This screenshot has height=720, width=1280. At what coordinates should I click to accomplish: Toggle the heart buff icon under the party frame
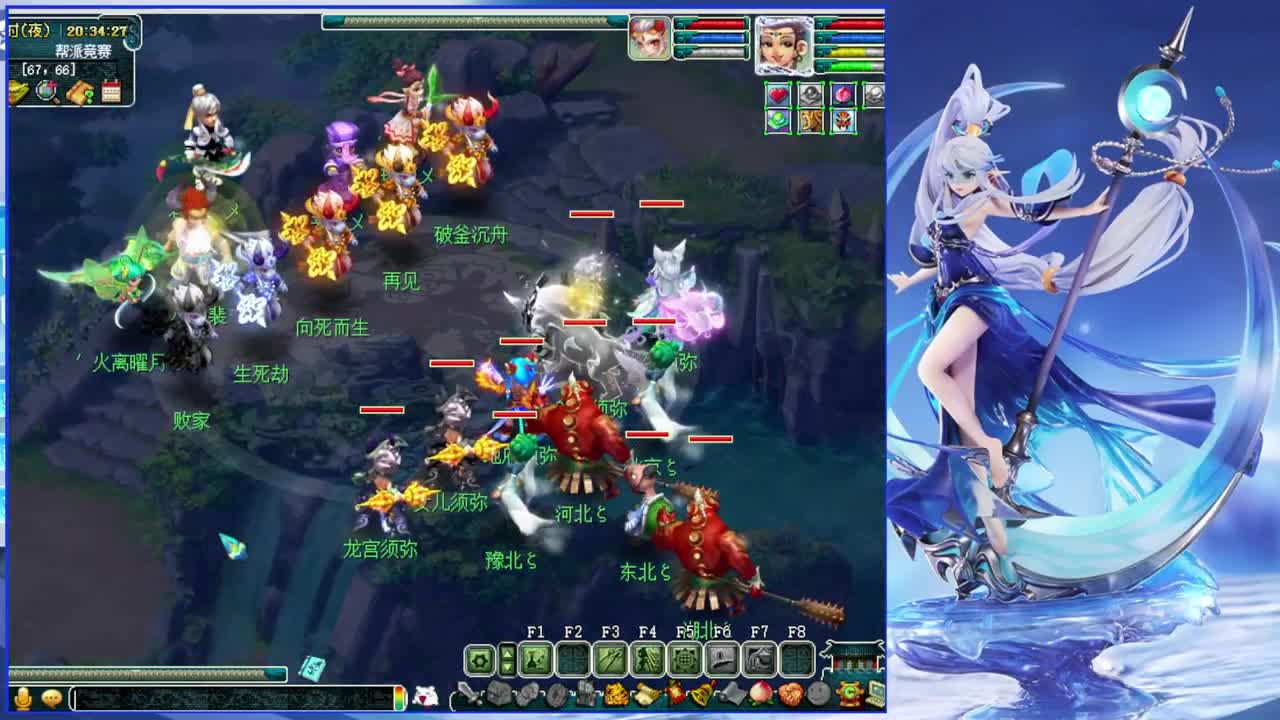pyautogui.click(x=777, y=94)
